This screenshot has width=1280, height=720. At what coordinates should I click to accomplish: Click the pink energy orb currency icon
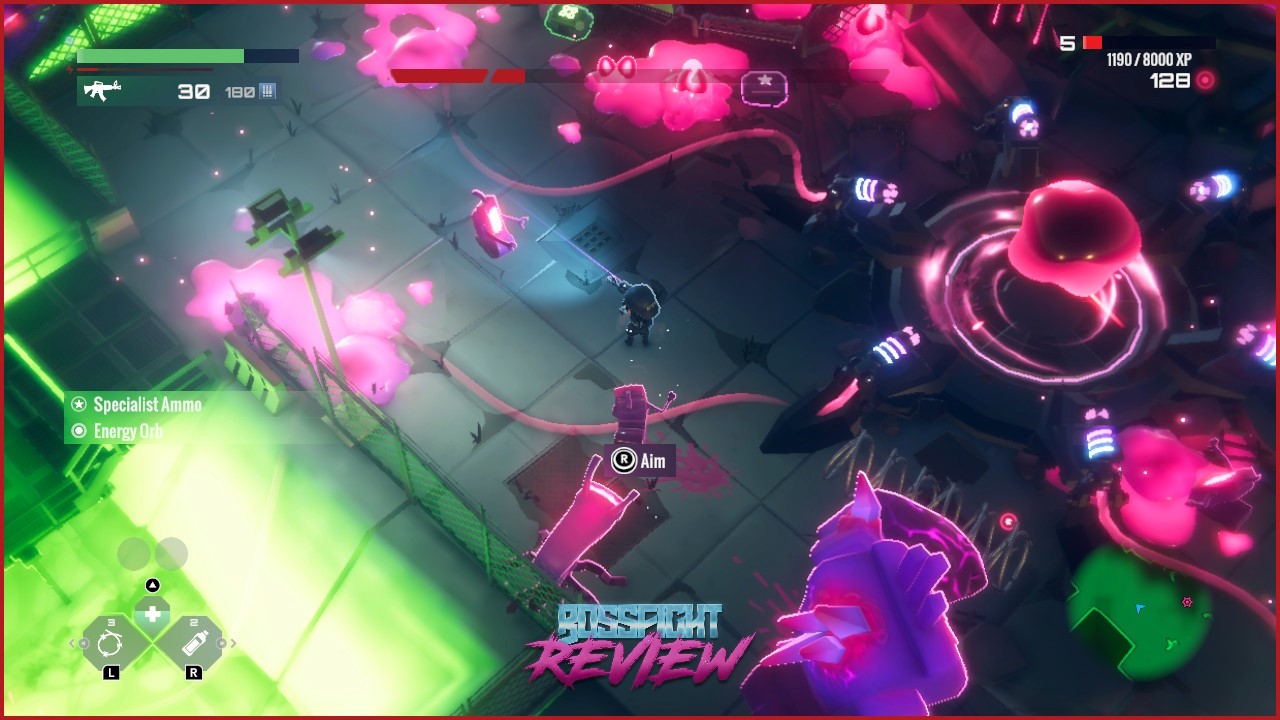pyautogui.click(x=1206, y=81)
